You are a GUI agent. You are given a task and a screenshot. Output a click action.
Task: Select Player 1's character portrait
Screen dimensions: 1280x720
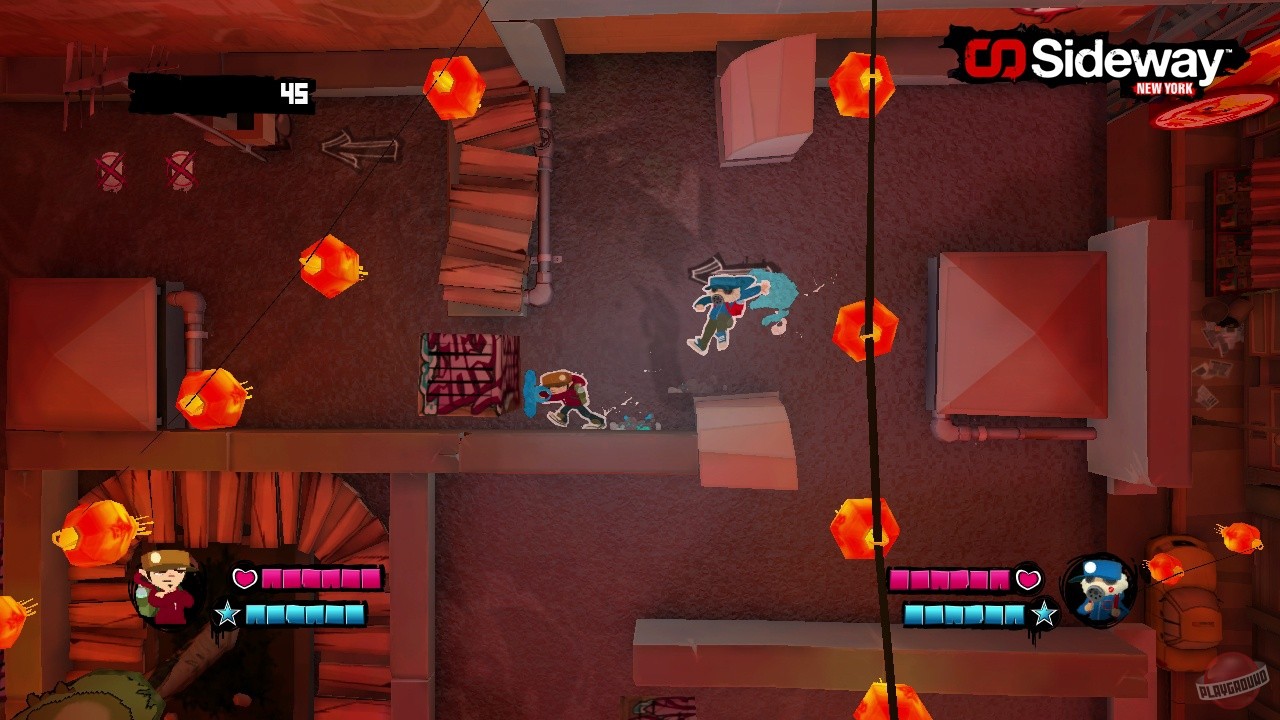pyautogui.click(x=165, y=590)
